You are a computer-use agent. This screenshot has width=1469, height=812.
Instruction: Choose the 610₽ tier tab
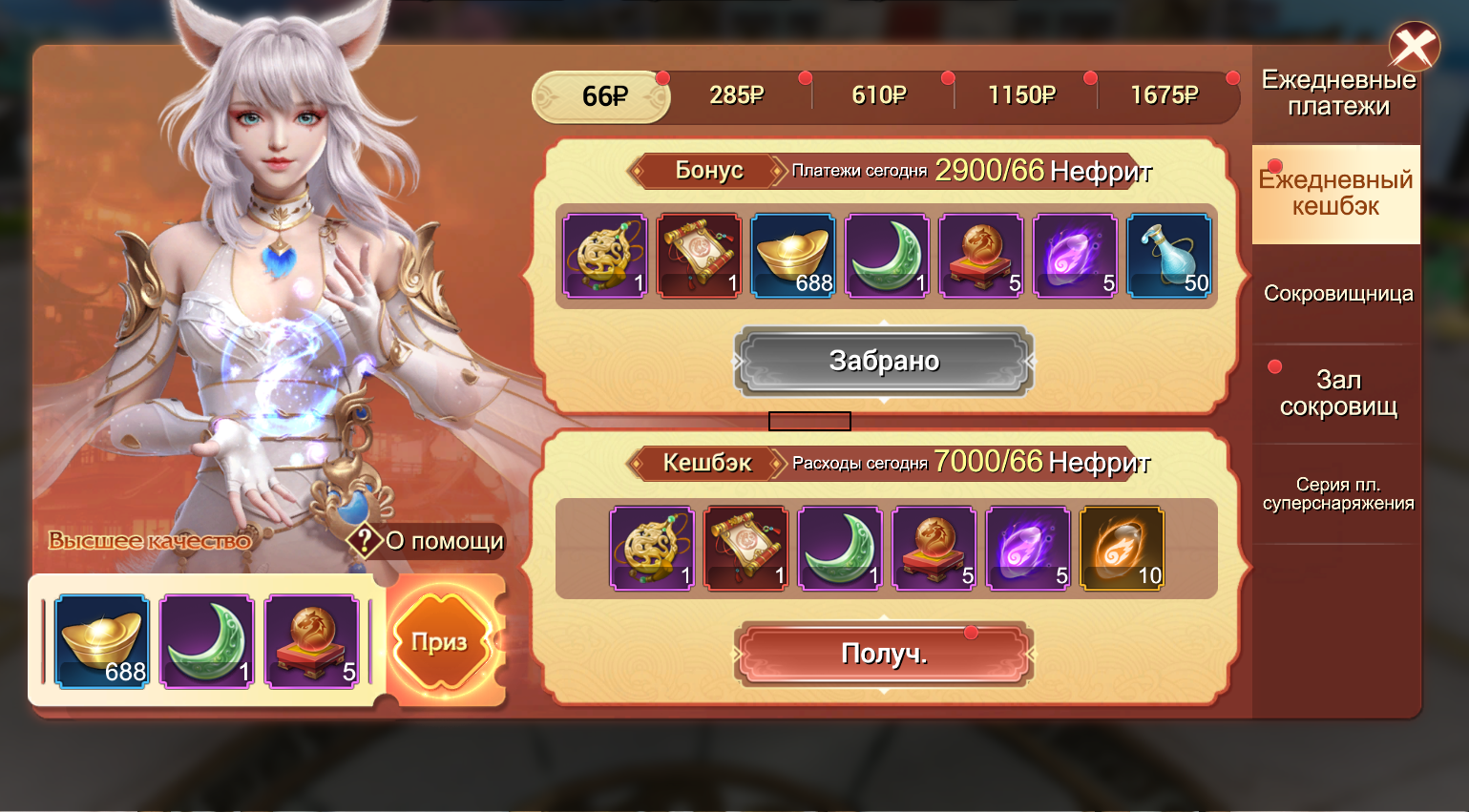point(878,95)
